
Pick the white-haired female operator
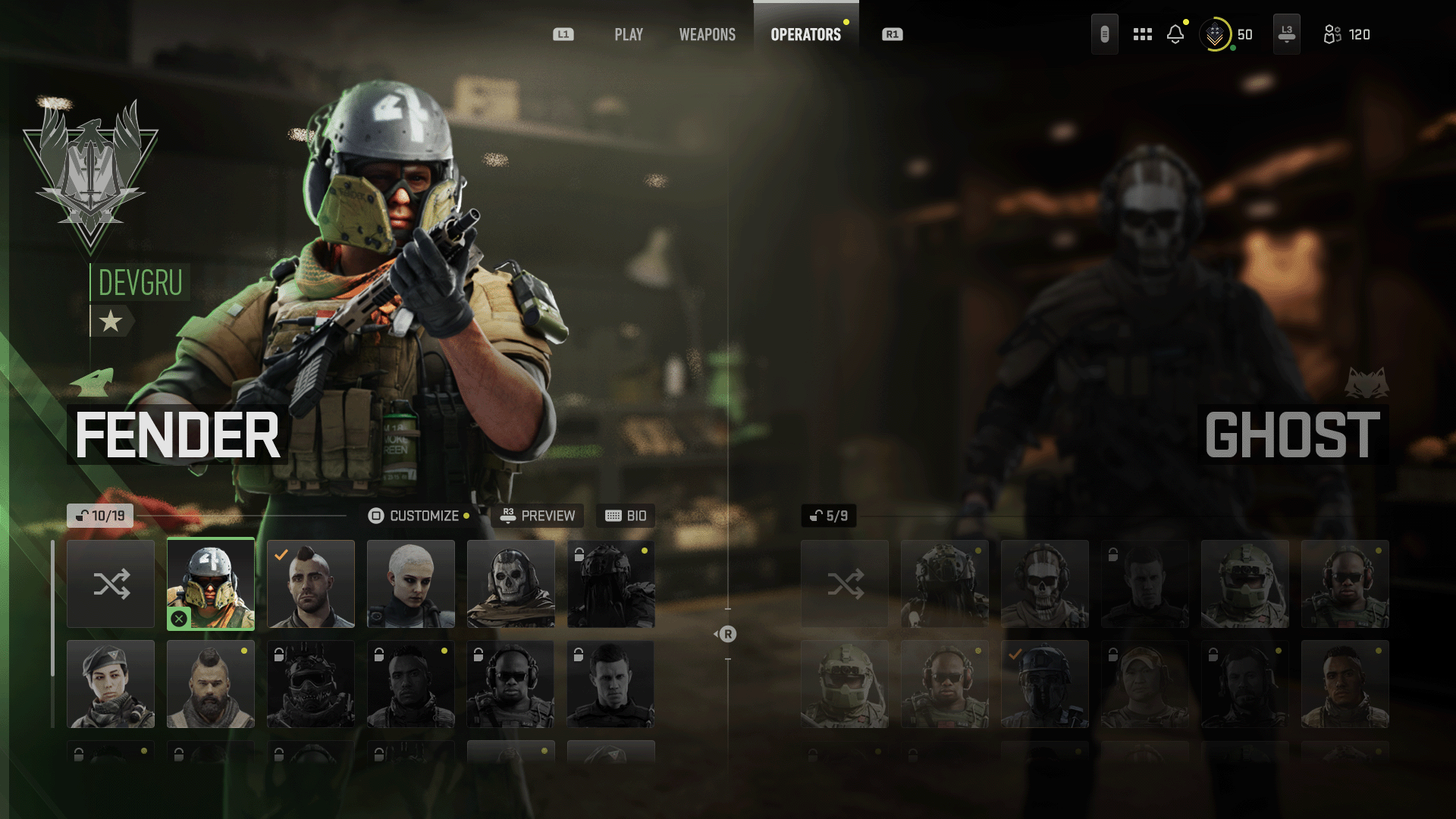click(411, 584)
